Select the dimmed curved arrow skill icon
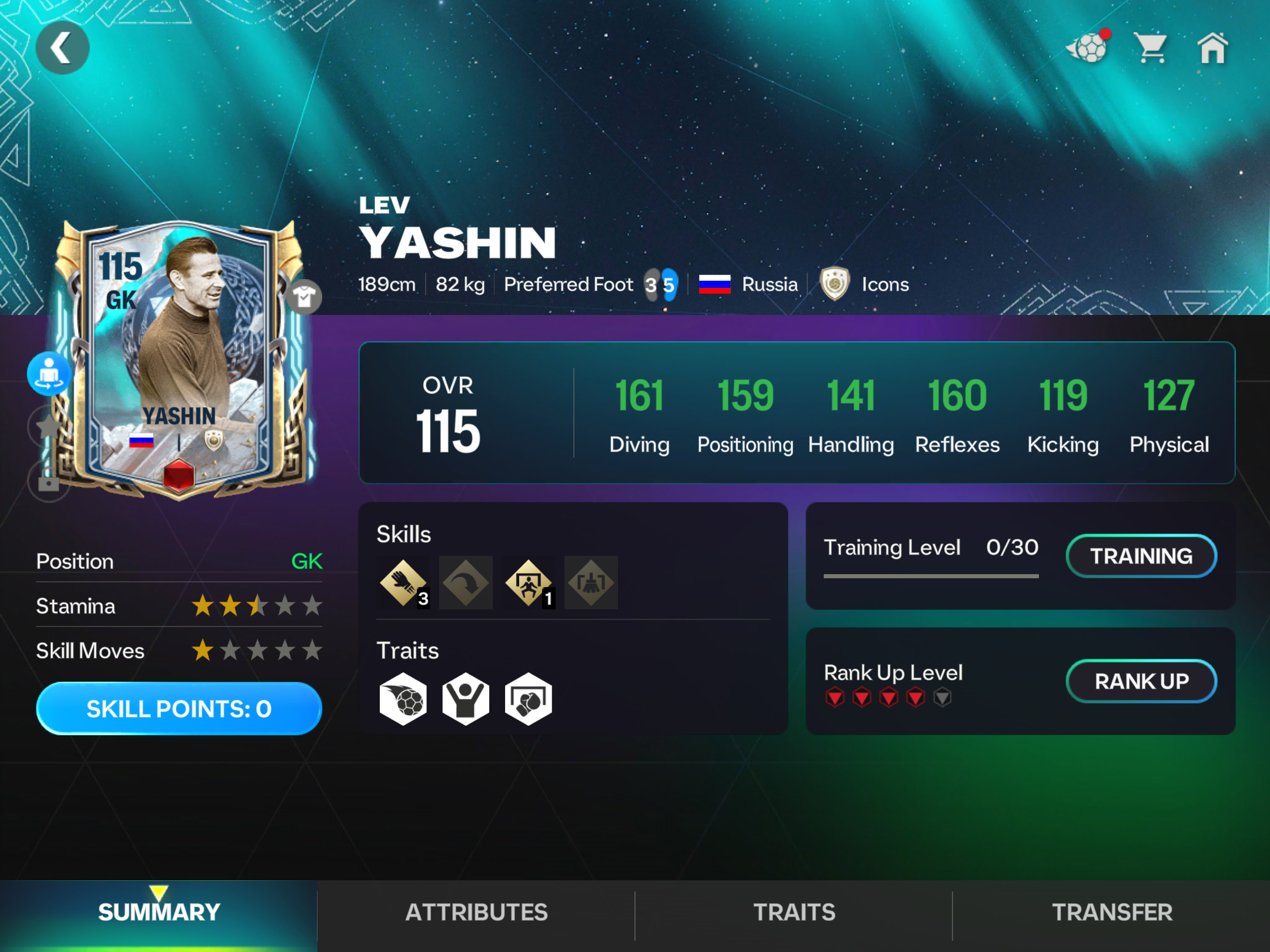The image size is (1270, 952). (x=466, y=583)
